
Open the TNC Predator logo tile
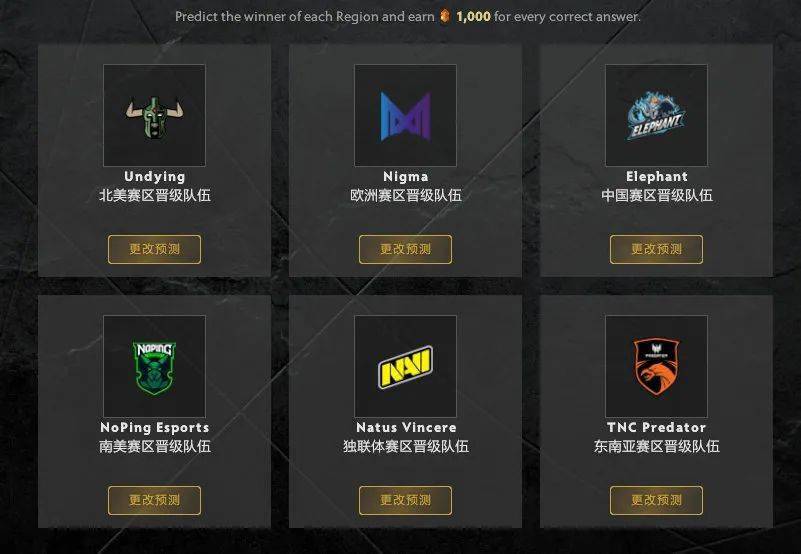656,366
